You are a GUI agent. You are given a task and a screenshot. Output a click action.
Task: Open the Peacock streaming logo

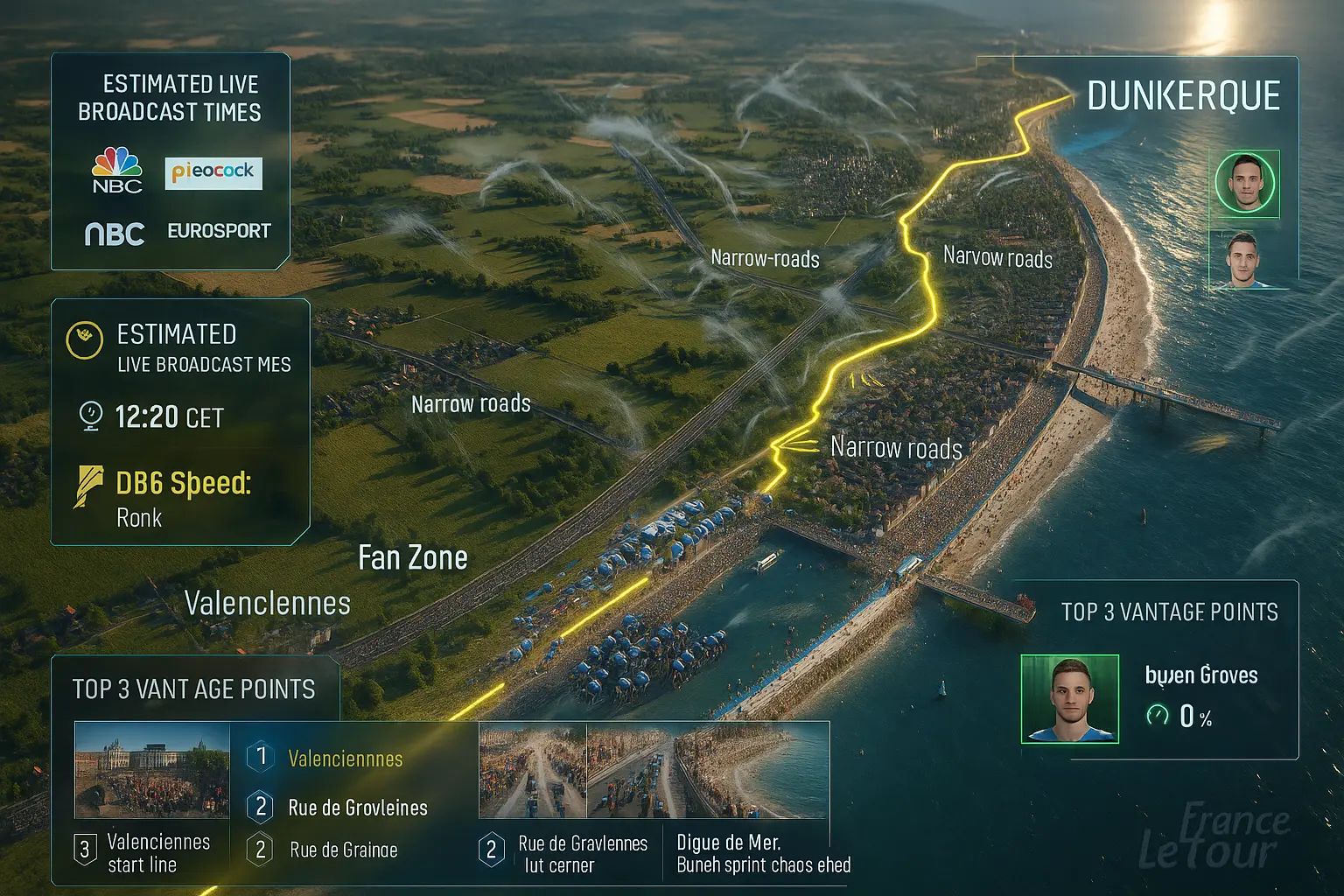click(213, 172)
